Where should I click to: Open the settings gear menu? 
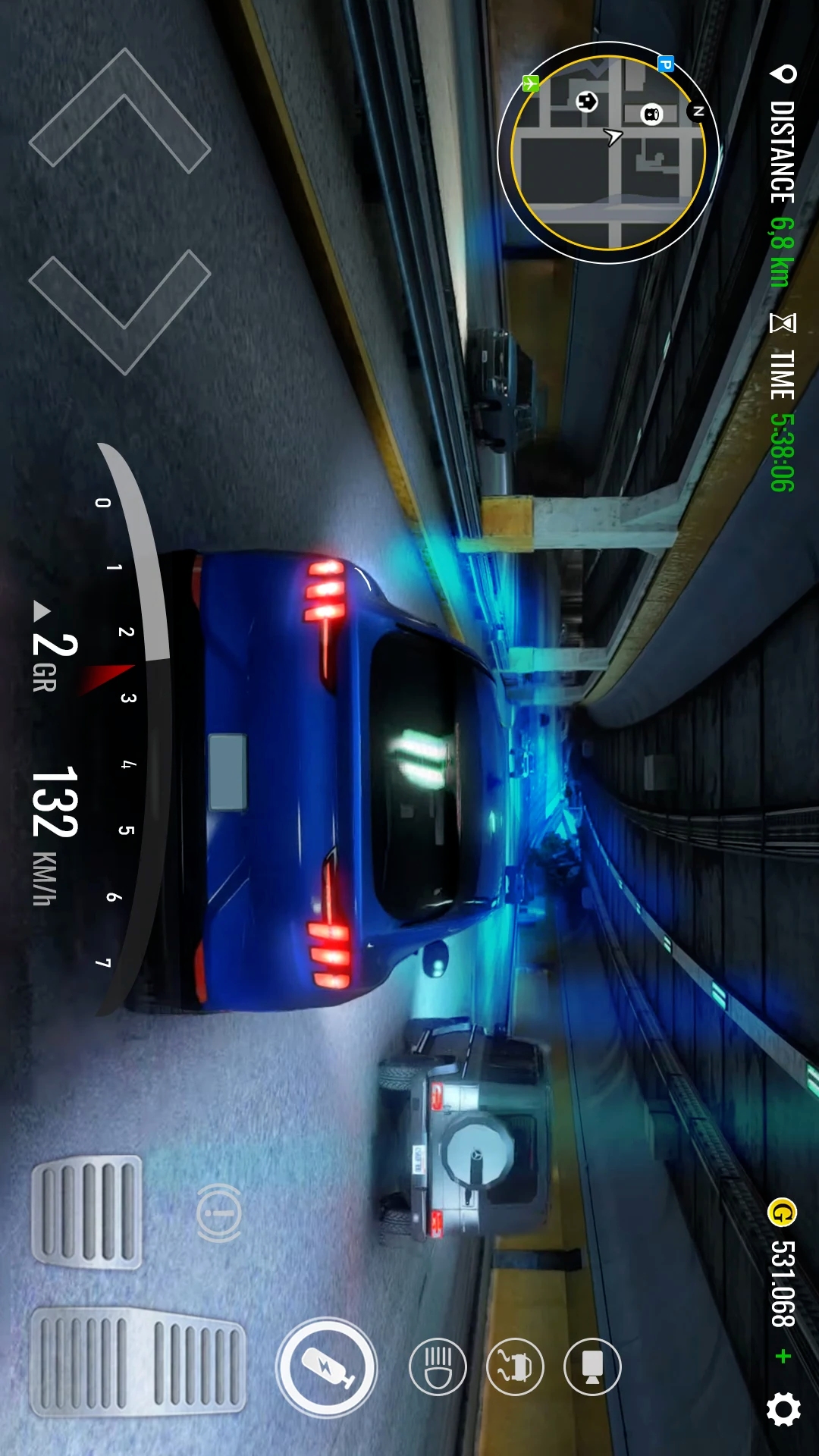coord(783,1409)
